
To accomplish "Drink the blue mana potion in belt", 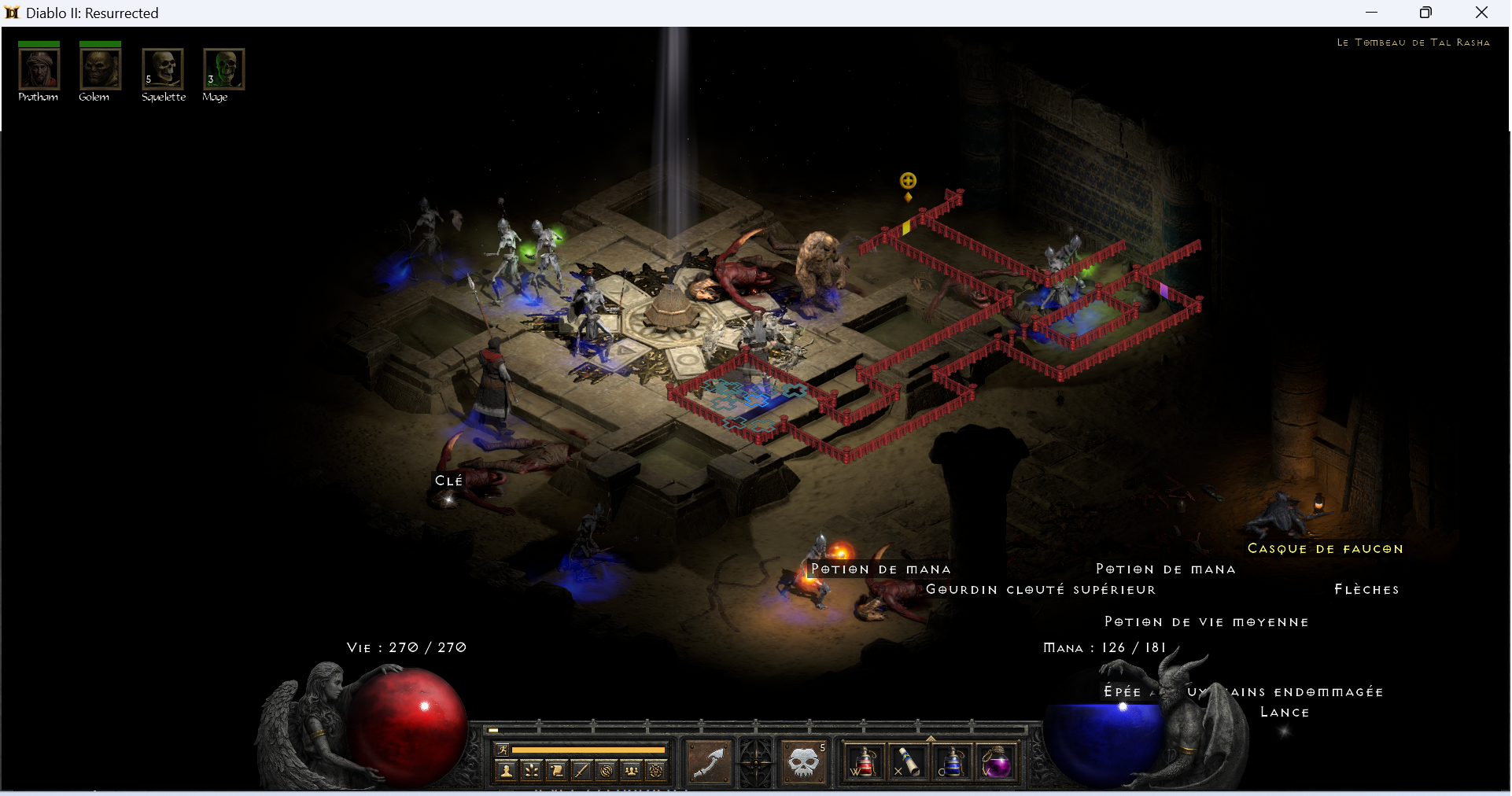I will [952, 761].
